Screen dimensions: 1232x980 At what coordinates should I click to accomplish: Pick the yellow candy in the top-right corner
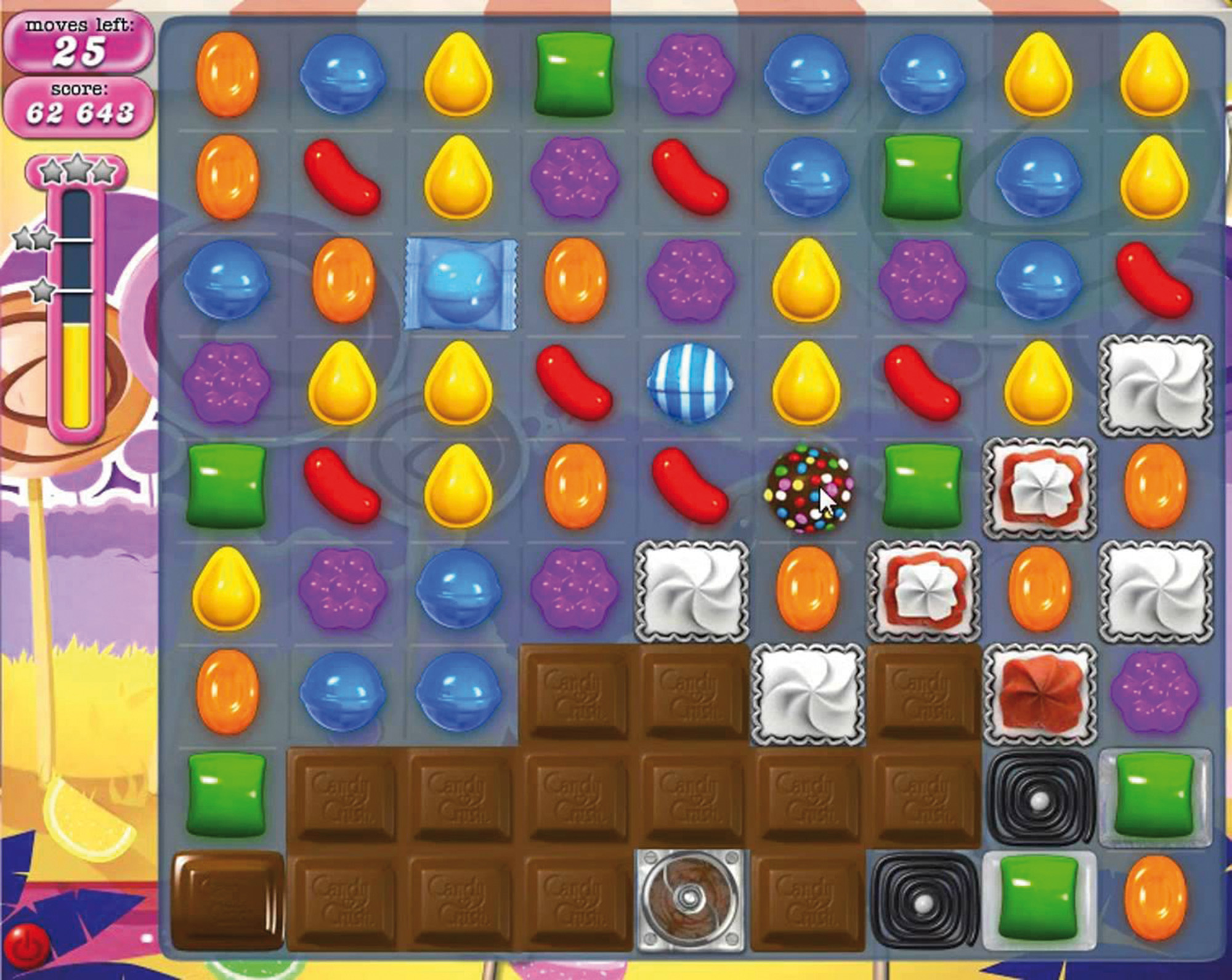tap(1155, 75)
